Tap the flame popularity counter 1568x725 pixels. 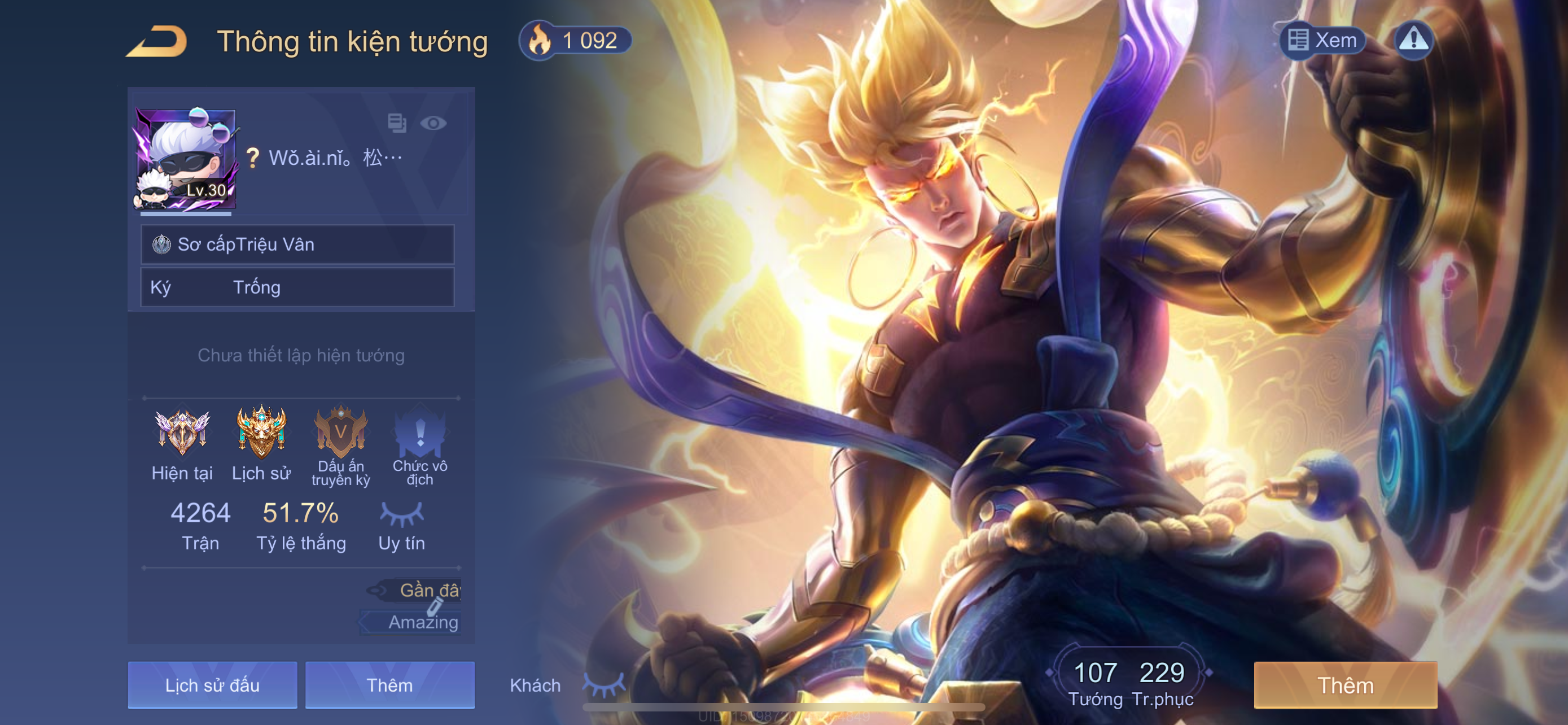(575, 41)
